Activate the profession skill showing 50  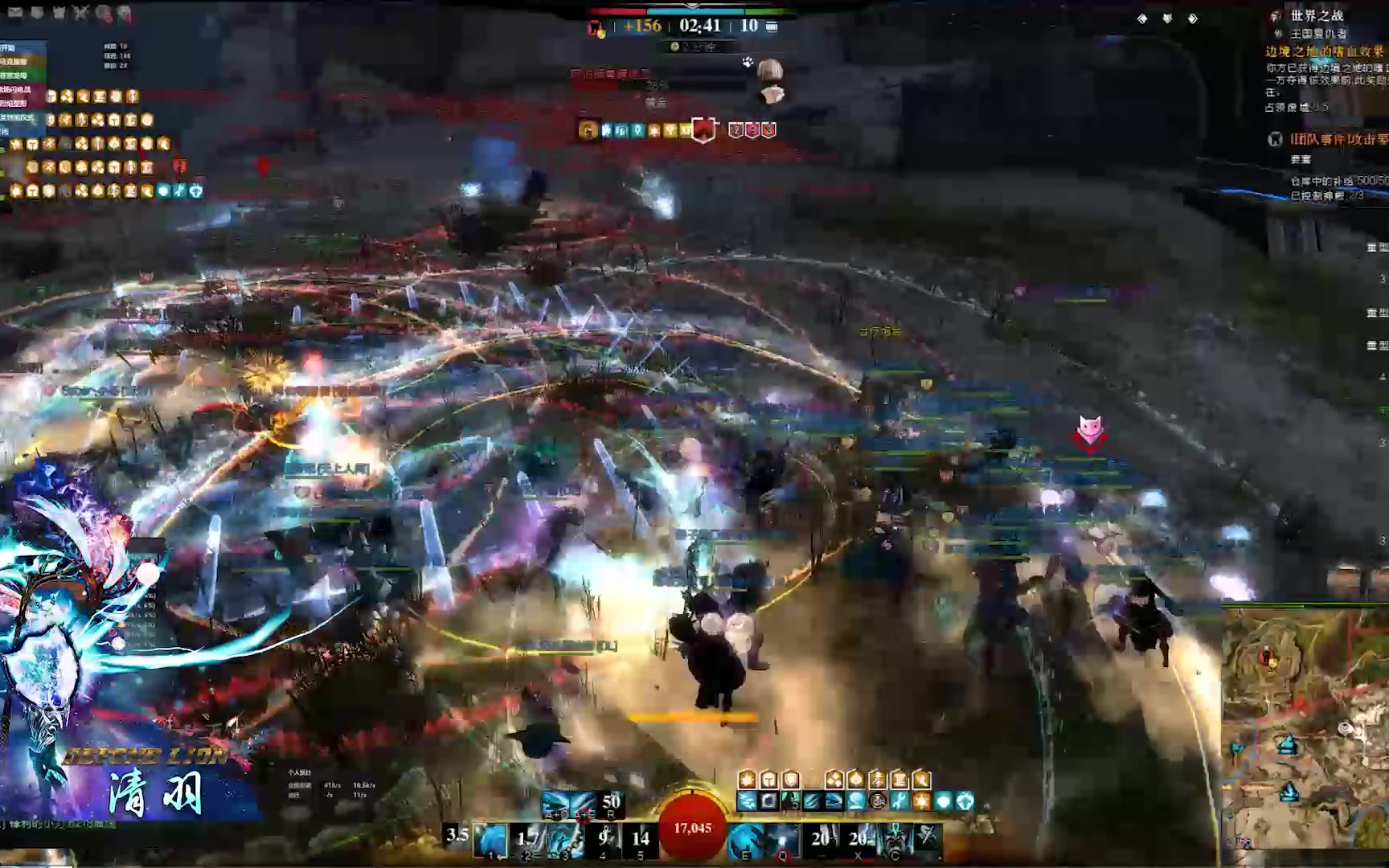[611, 803]
